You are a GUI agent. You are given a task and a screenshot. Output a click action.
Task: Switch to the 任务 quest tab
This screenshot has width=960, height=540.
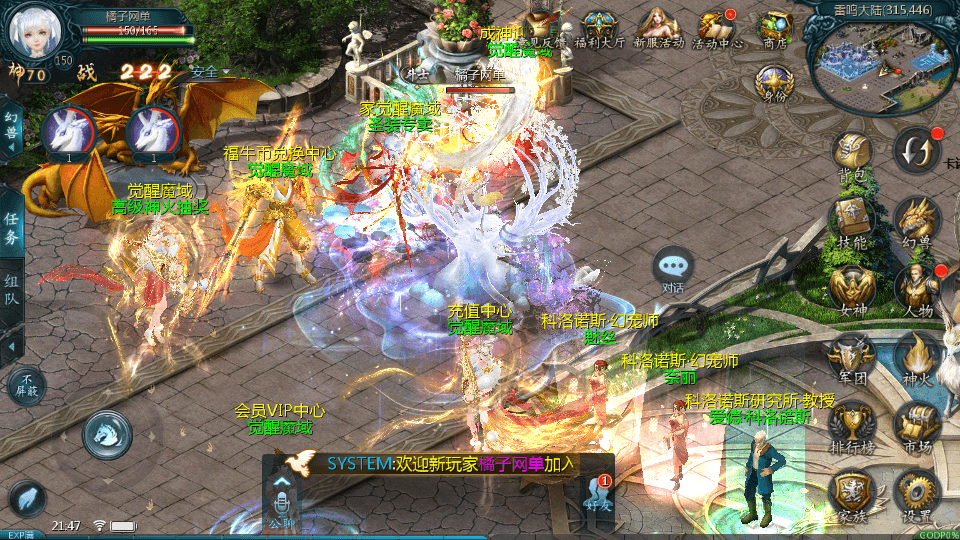point(11,229)
